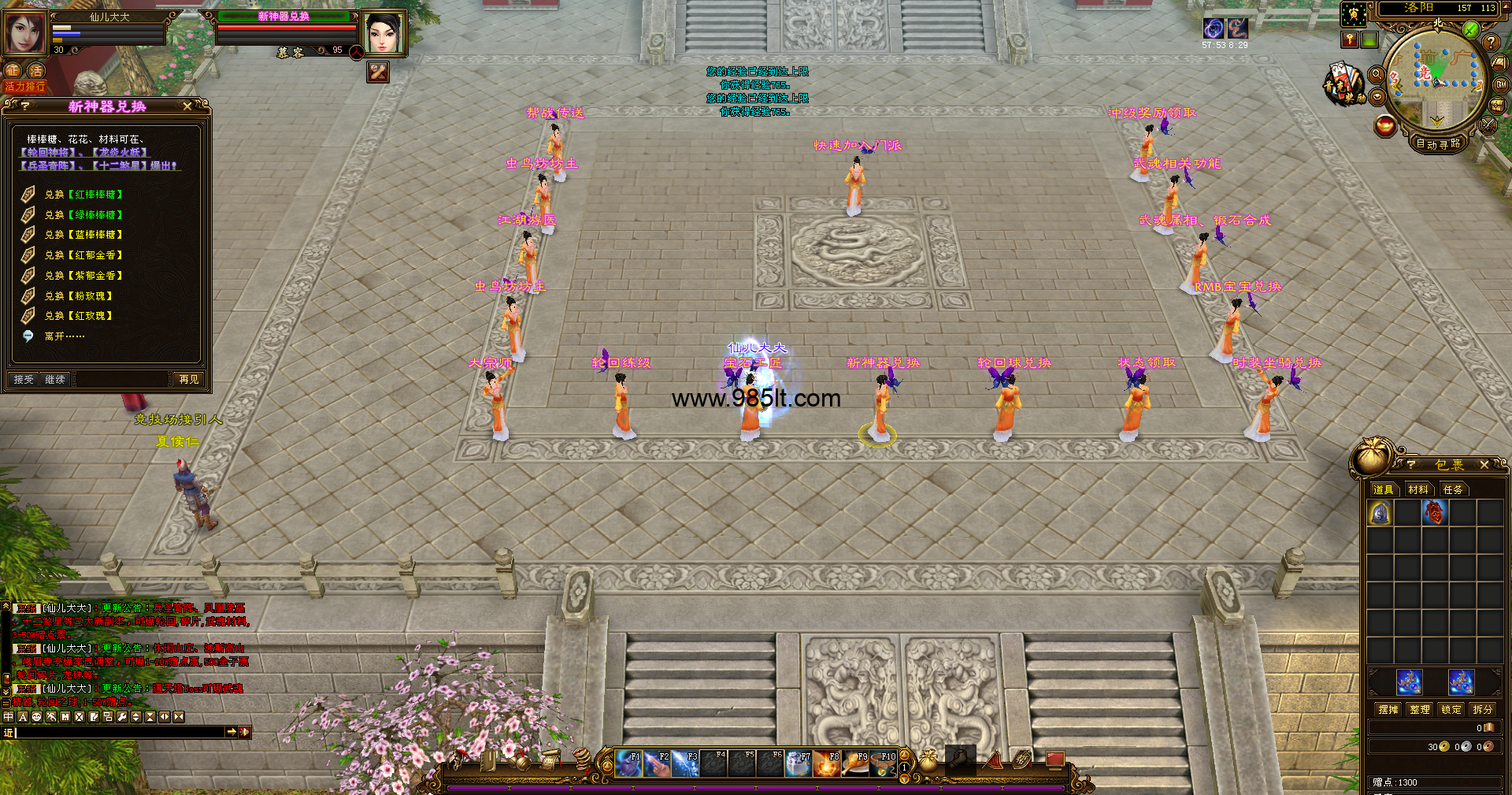Select the yin-yang bell item slot

(x=1380, y=514)
